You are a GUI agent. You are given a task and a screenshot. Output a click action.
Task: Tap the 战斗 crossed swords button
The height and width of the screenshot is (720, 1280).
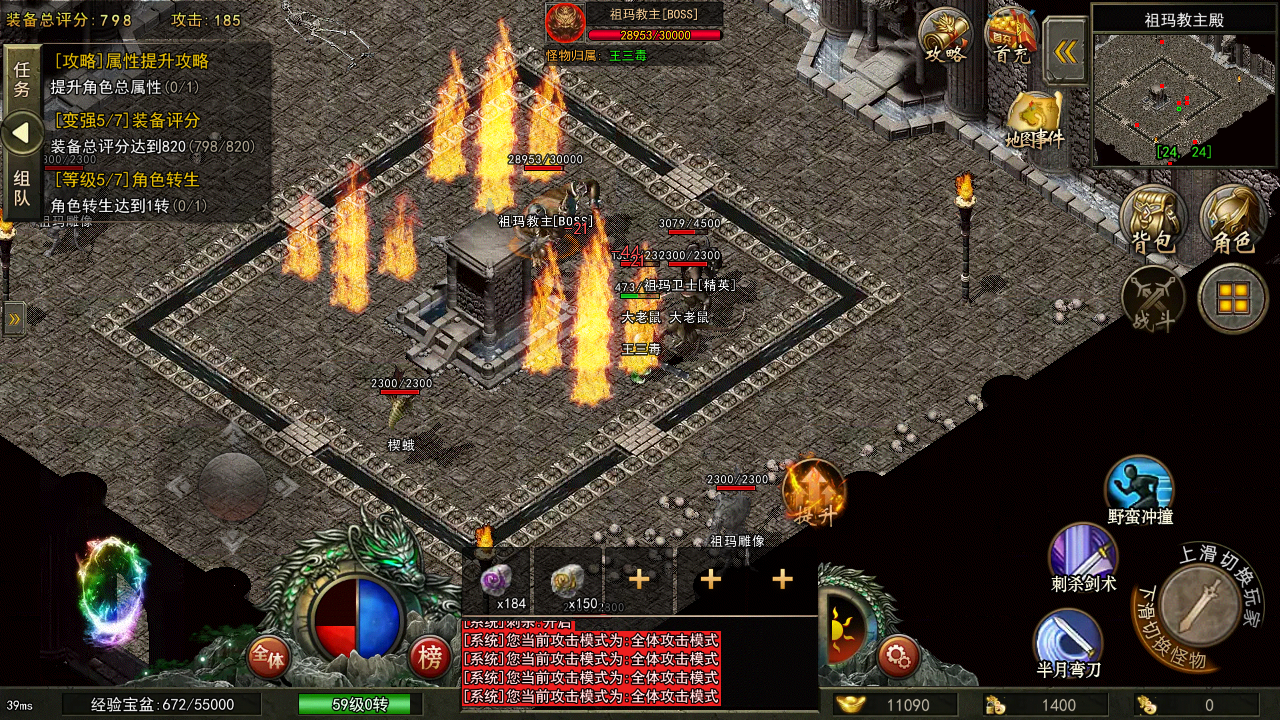coord(1153,298)
